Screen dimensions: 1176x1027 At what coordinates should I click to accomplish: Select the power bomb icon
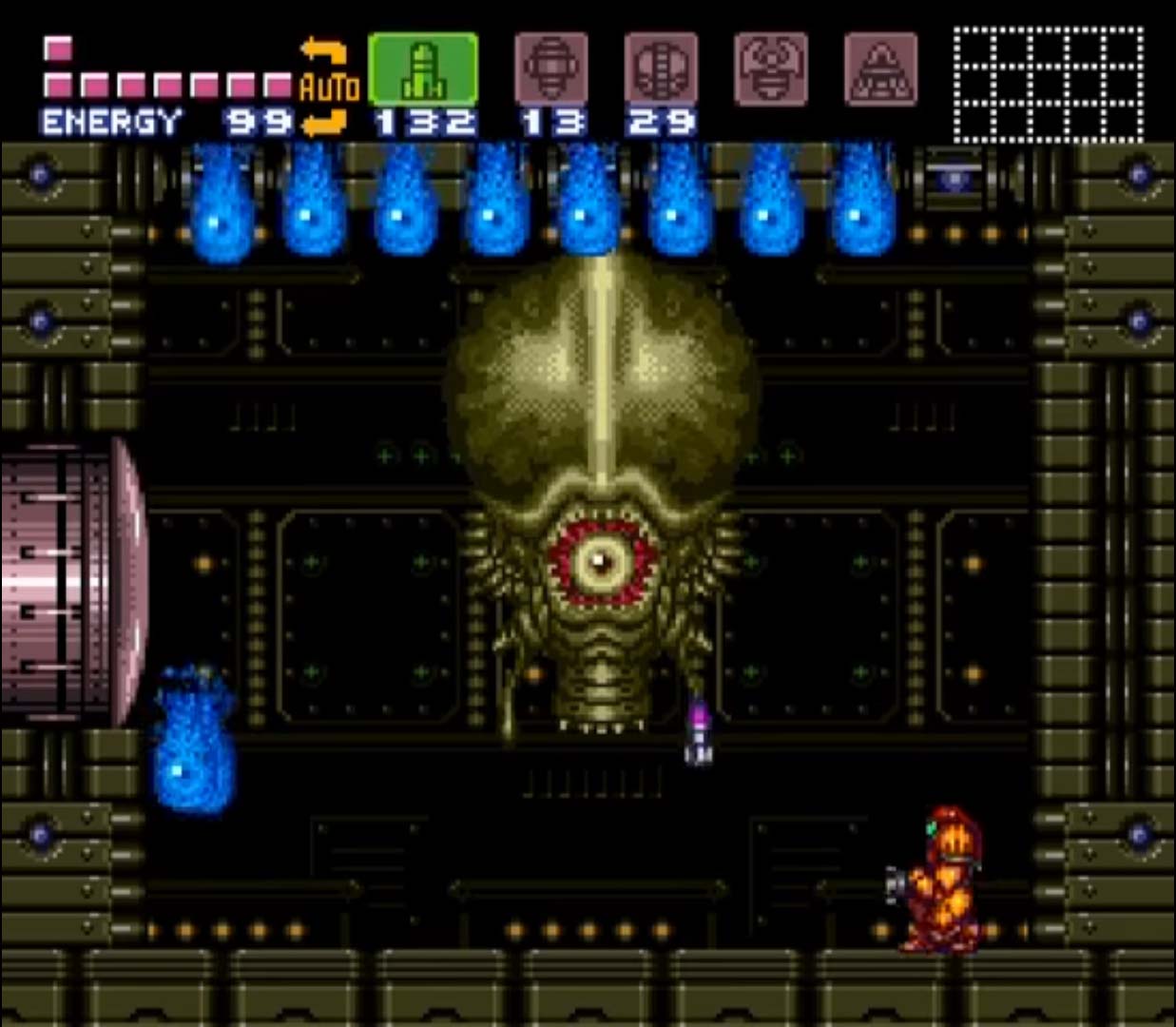coord(662,69)
